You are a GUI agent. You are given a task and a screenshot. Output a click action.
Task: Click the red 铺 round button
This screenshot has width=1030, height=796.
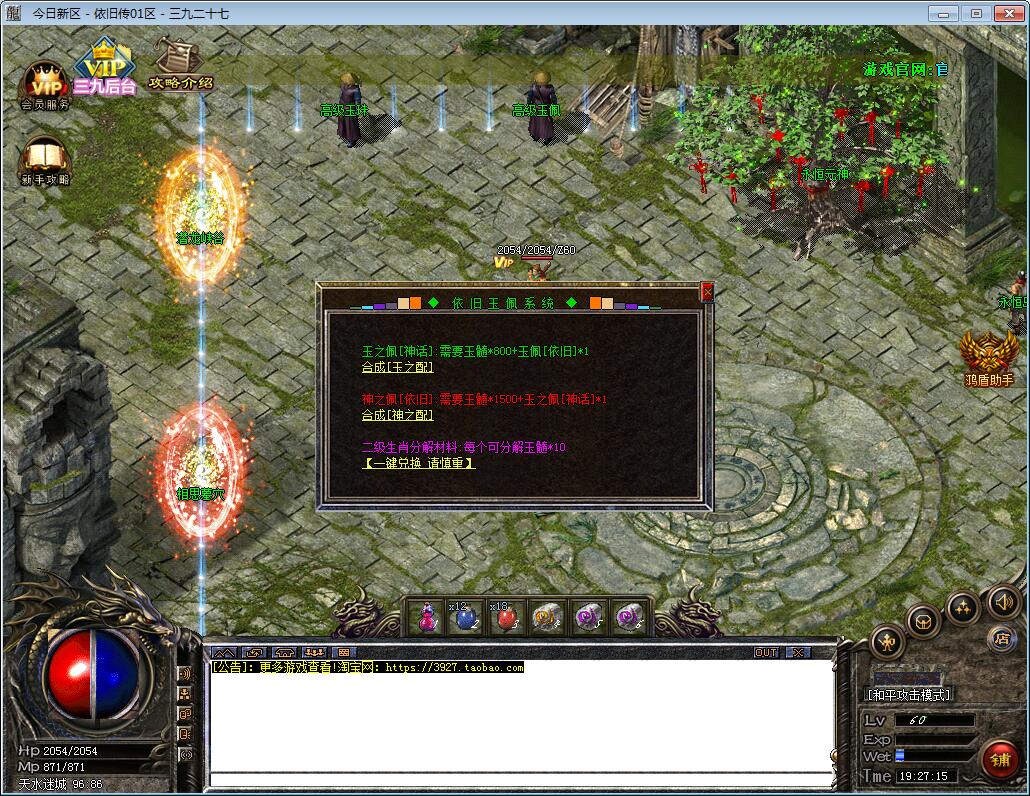(999, 759)
